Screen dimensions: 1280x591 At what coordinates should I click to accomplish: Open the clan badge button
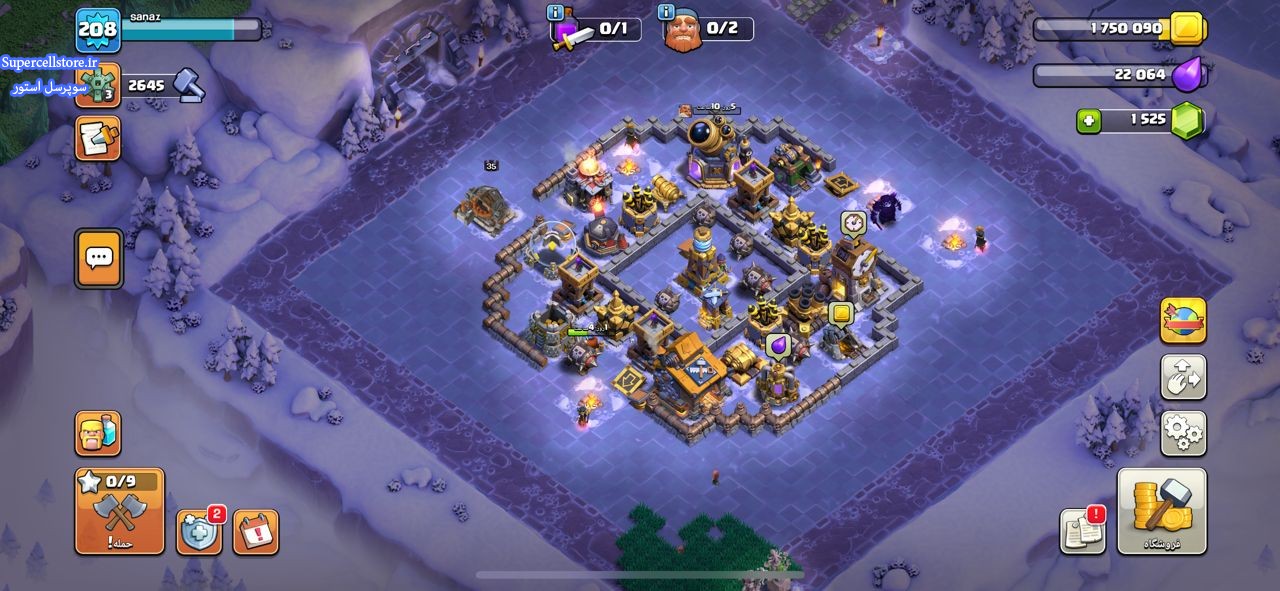point(98,86)
